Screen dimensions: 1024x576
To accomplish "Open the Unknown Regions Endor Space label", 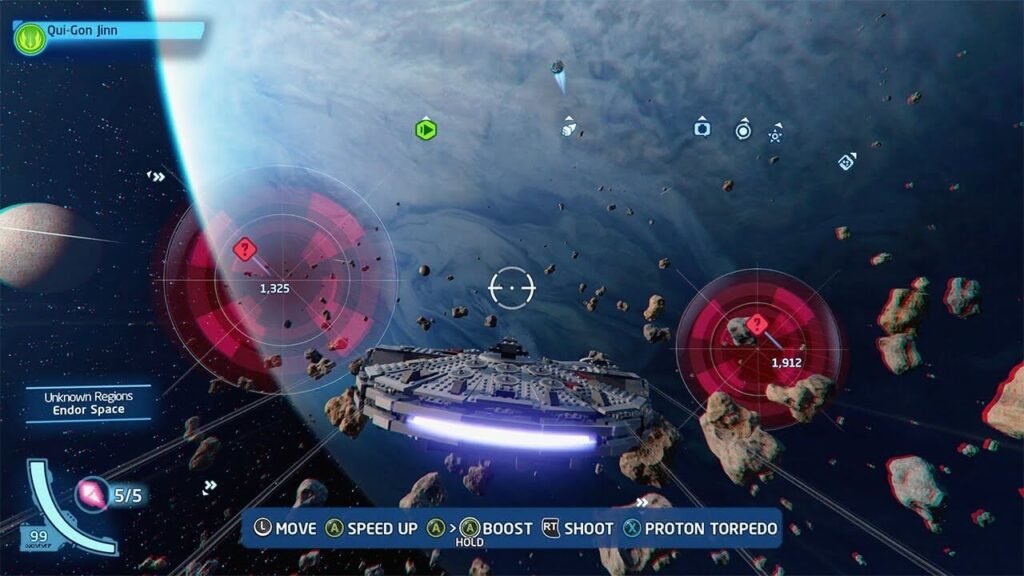I will coord(88,403).
